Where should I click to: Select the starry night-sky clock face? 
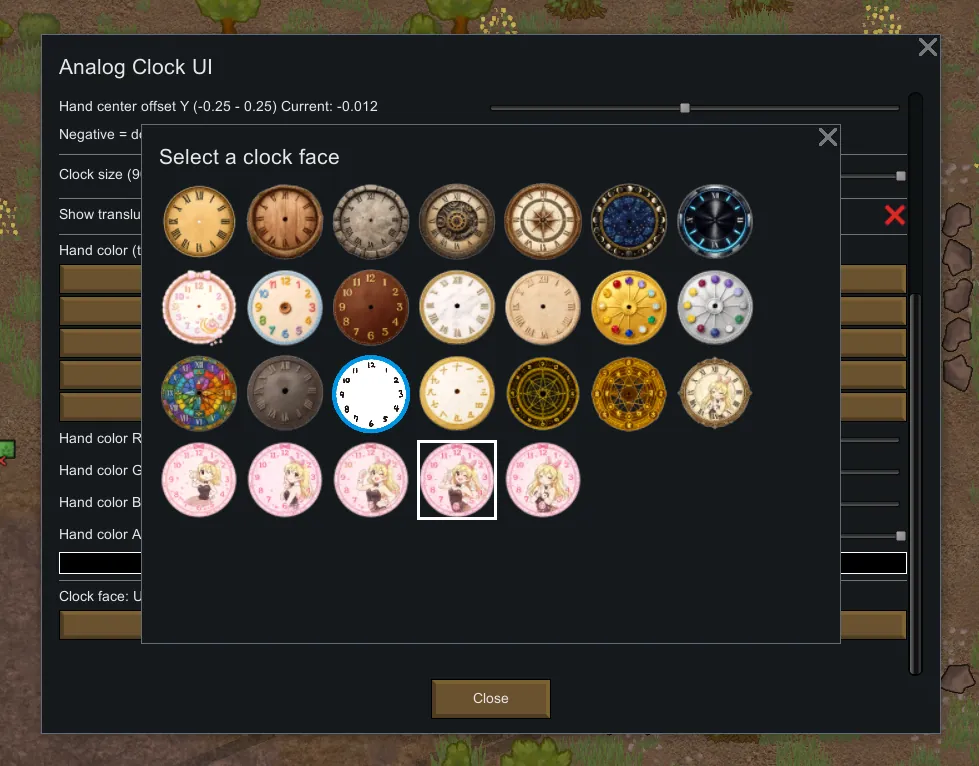629,221
